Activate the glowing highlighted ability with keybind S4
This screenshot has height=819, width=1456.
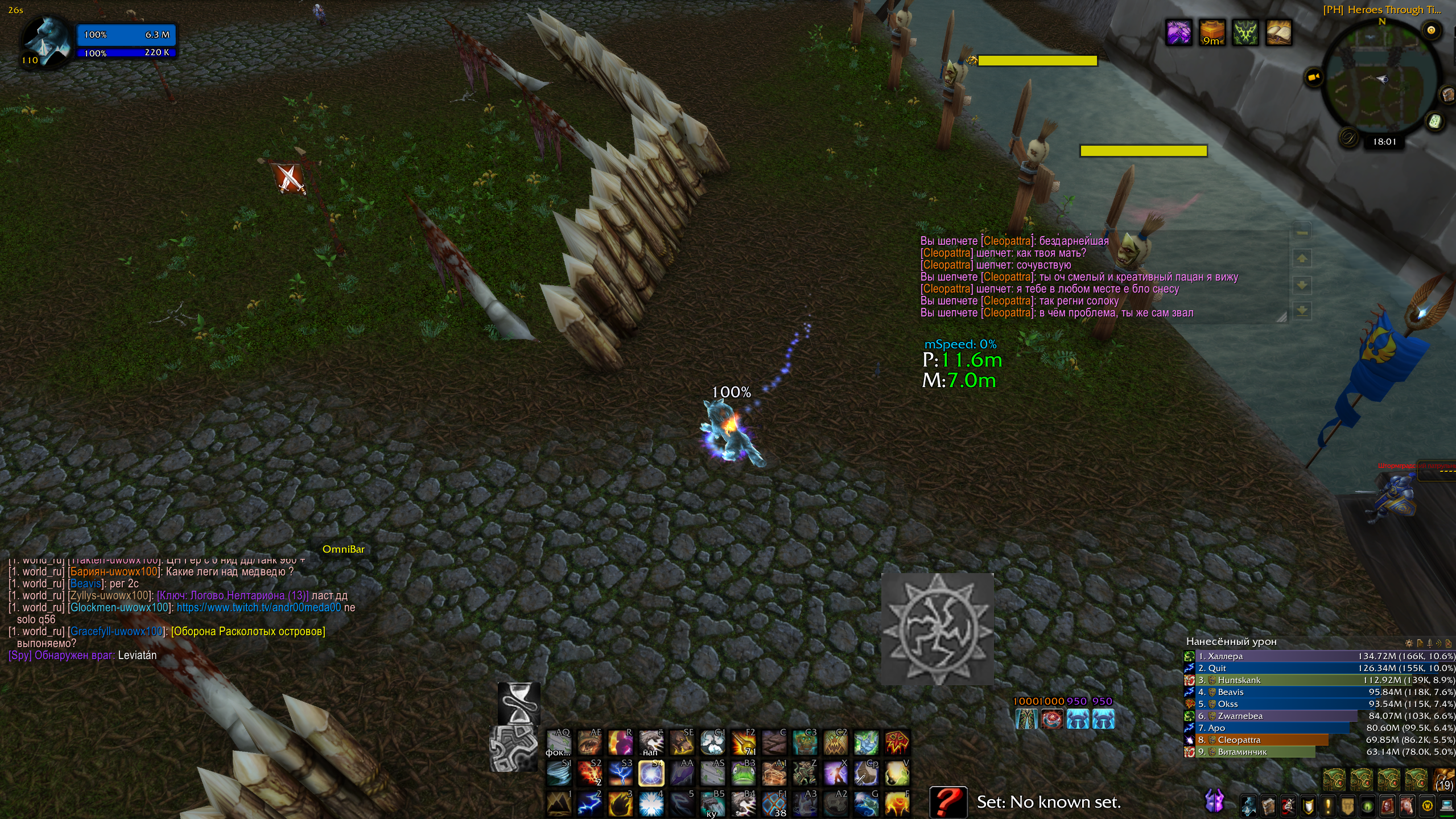(x=651, y=773)
